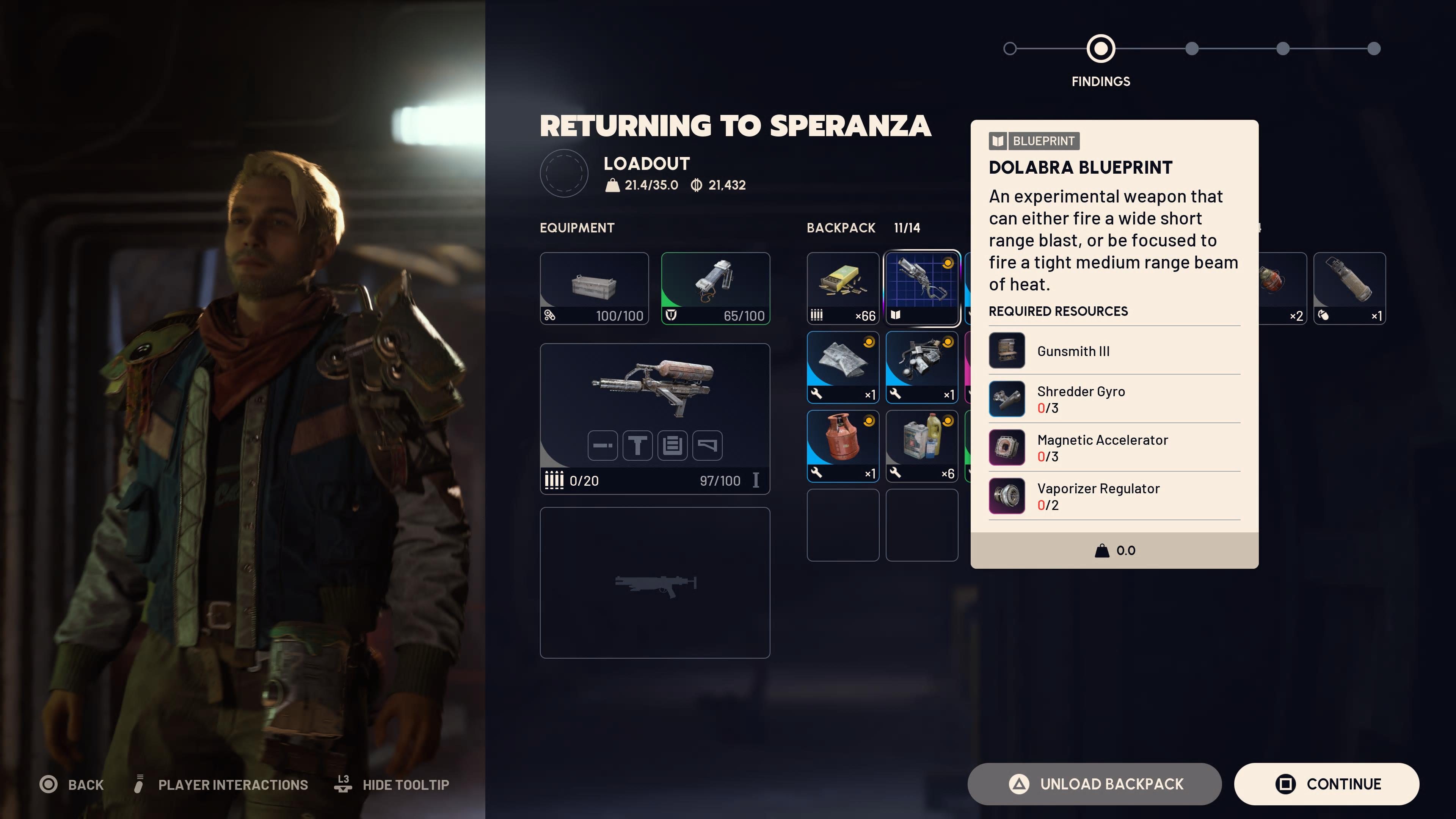Pick the silver fabric bundle slot
The image size is (1456, 819).
point(843,367)
